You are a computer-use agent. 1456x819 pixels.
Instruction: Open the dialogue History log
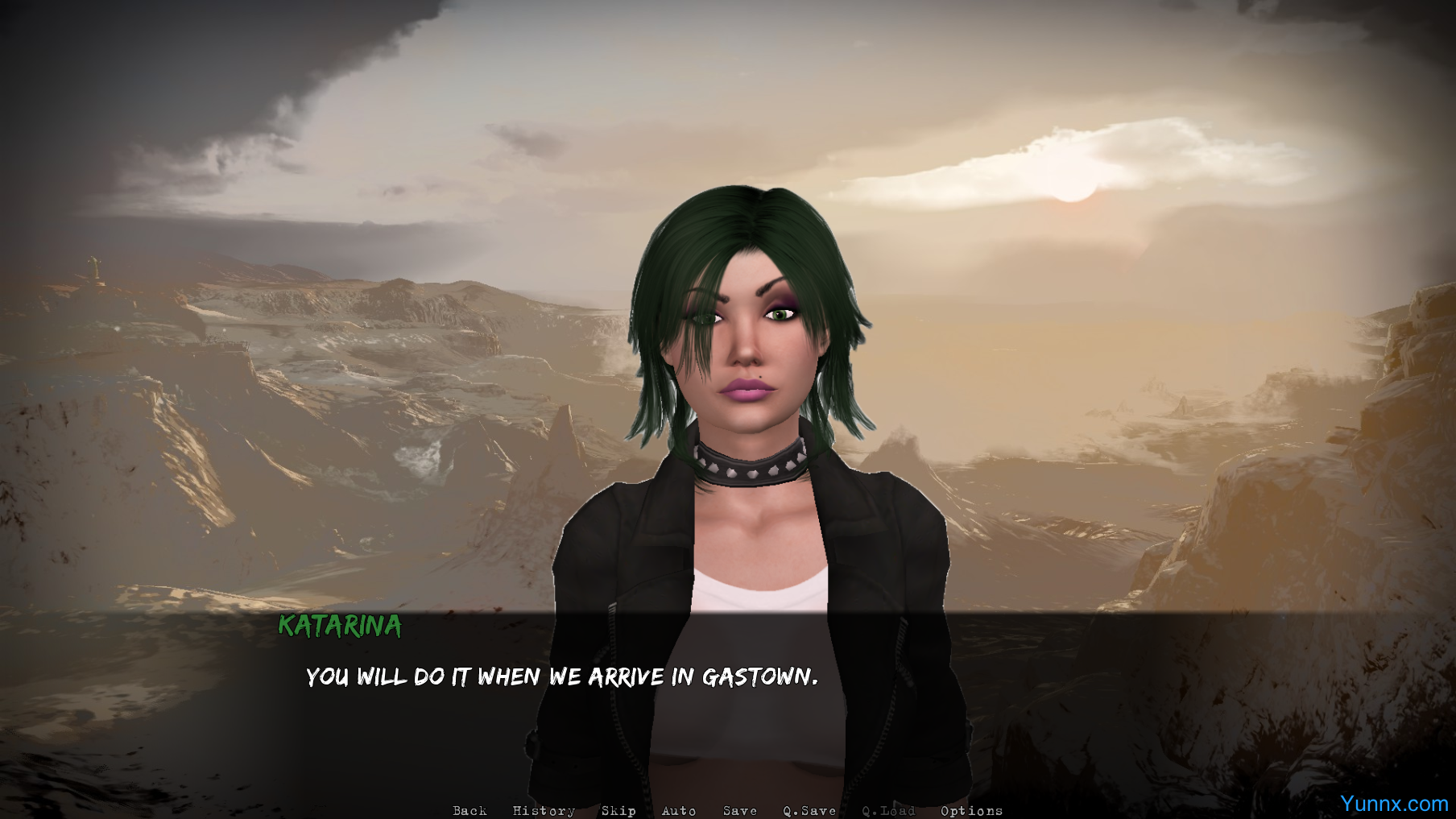[544, 810]
